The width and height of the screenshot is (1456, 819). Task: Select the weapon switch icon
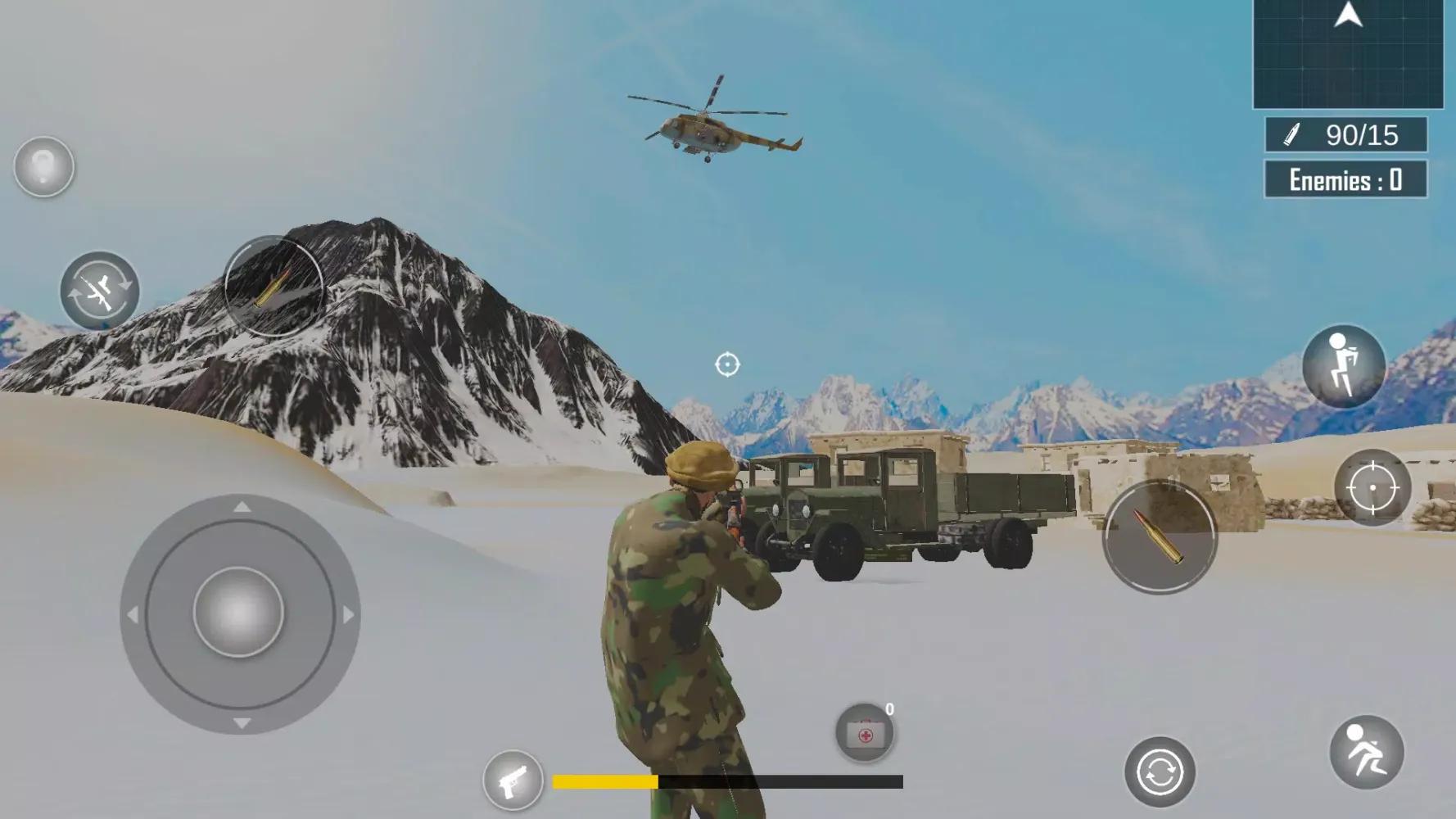pyautogui.click(x=102, y=291)
